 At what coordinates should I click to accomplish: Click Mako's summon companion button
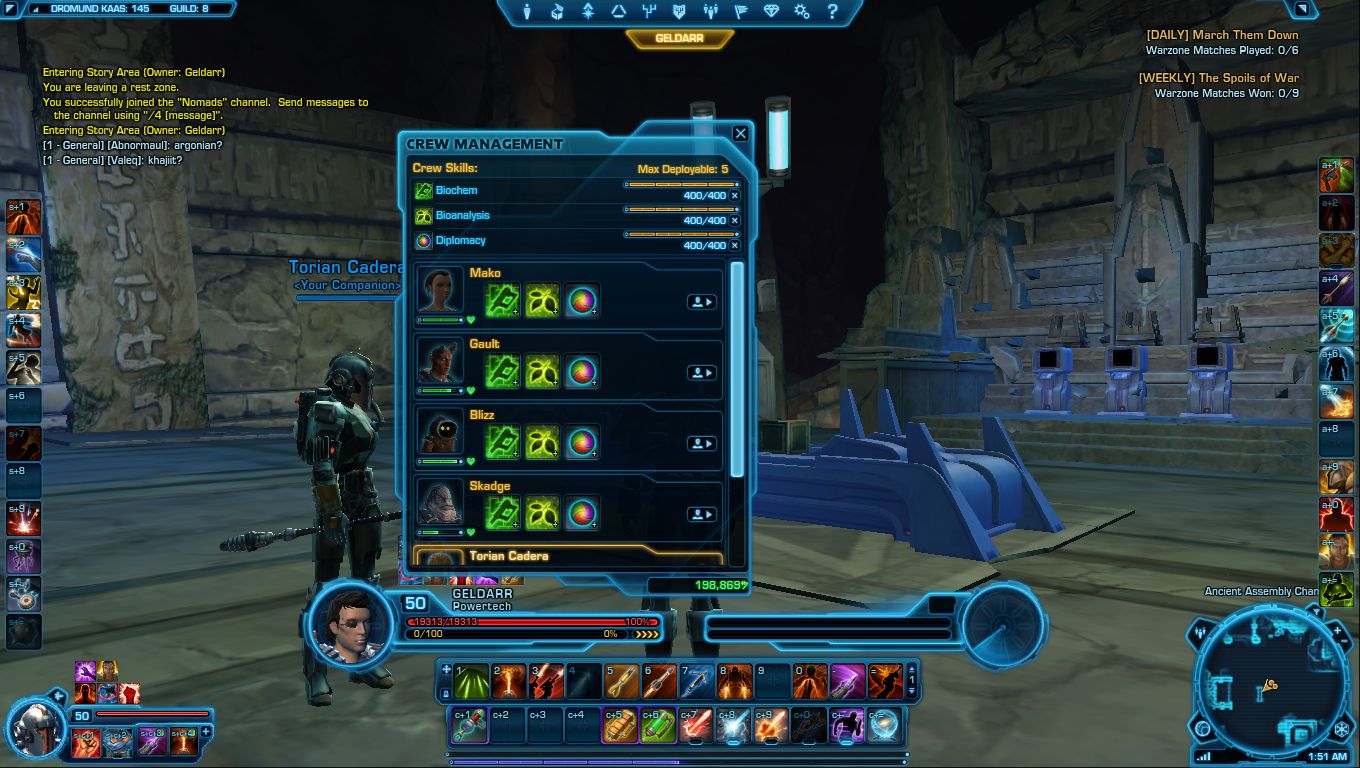[x=701, y=301]
